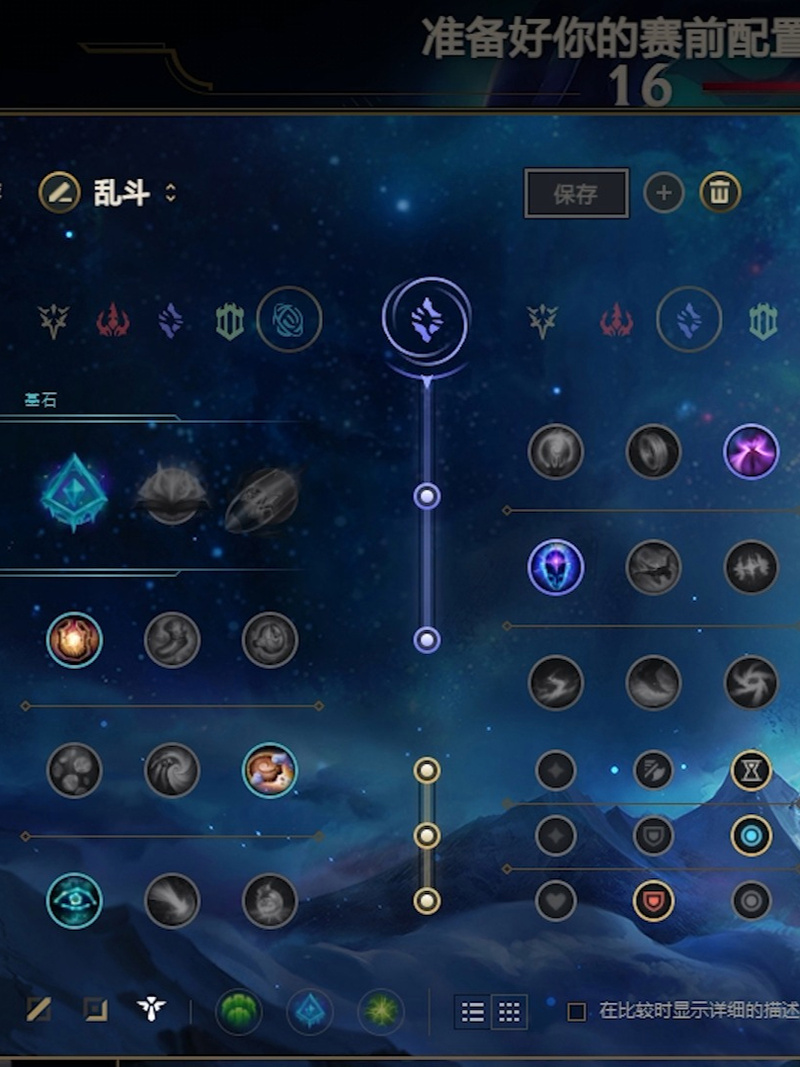Delete rune page using the trash icon
Viewport: 800px width, 1067px height.
click(719, 192)
